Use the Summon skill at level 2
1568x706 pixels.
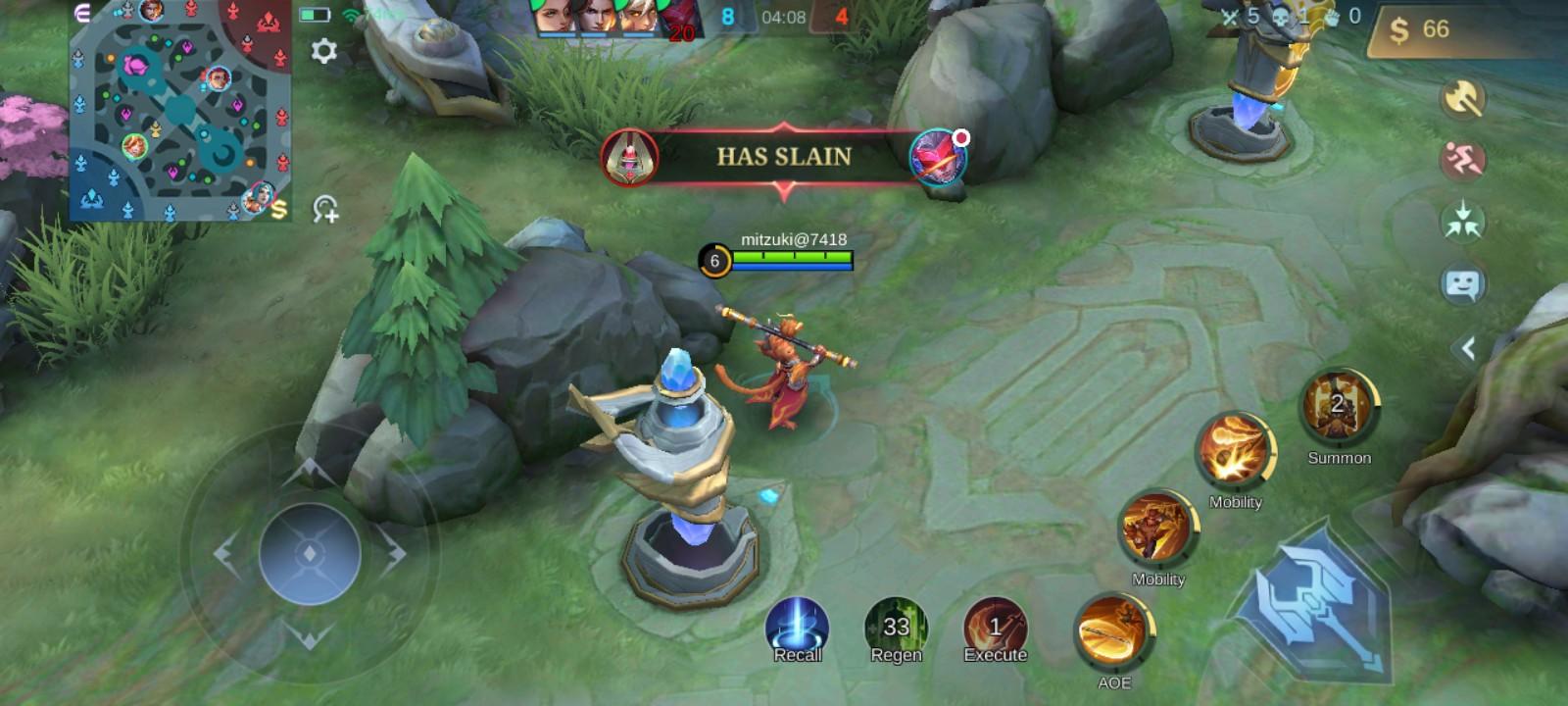point(1338,409)
